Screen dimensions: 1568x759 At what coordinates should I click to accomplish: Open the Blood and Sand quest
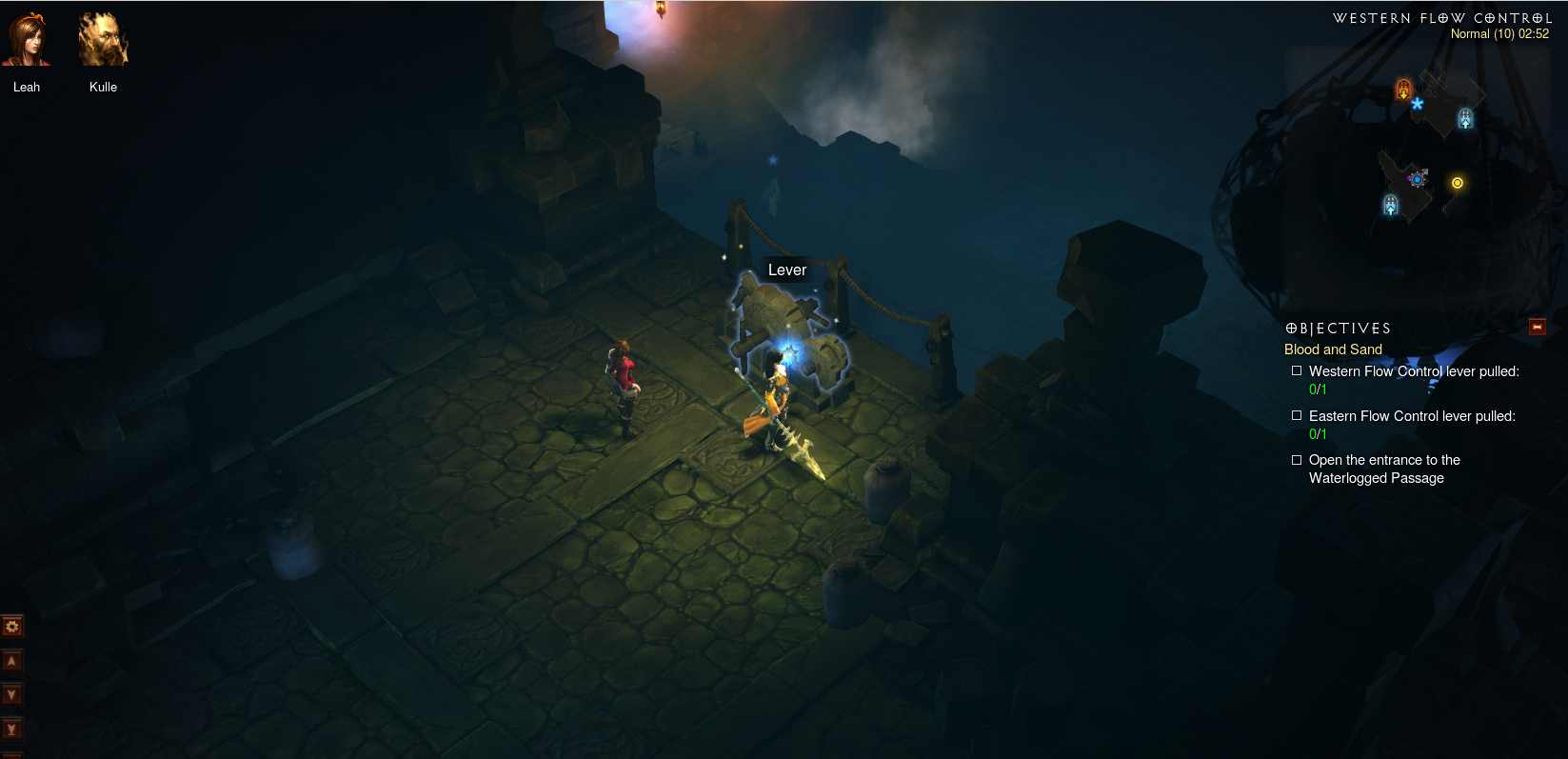pos(1333,350)
